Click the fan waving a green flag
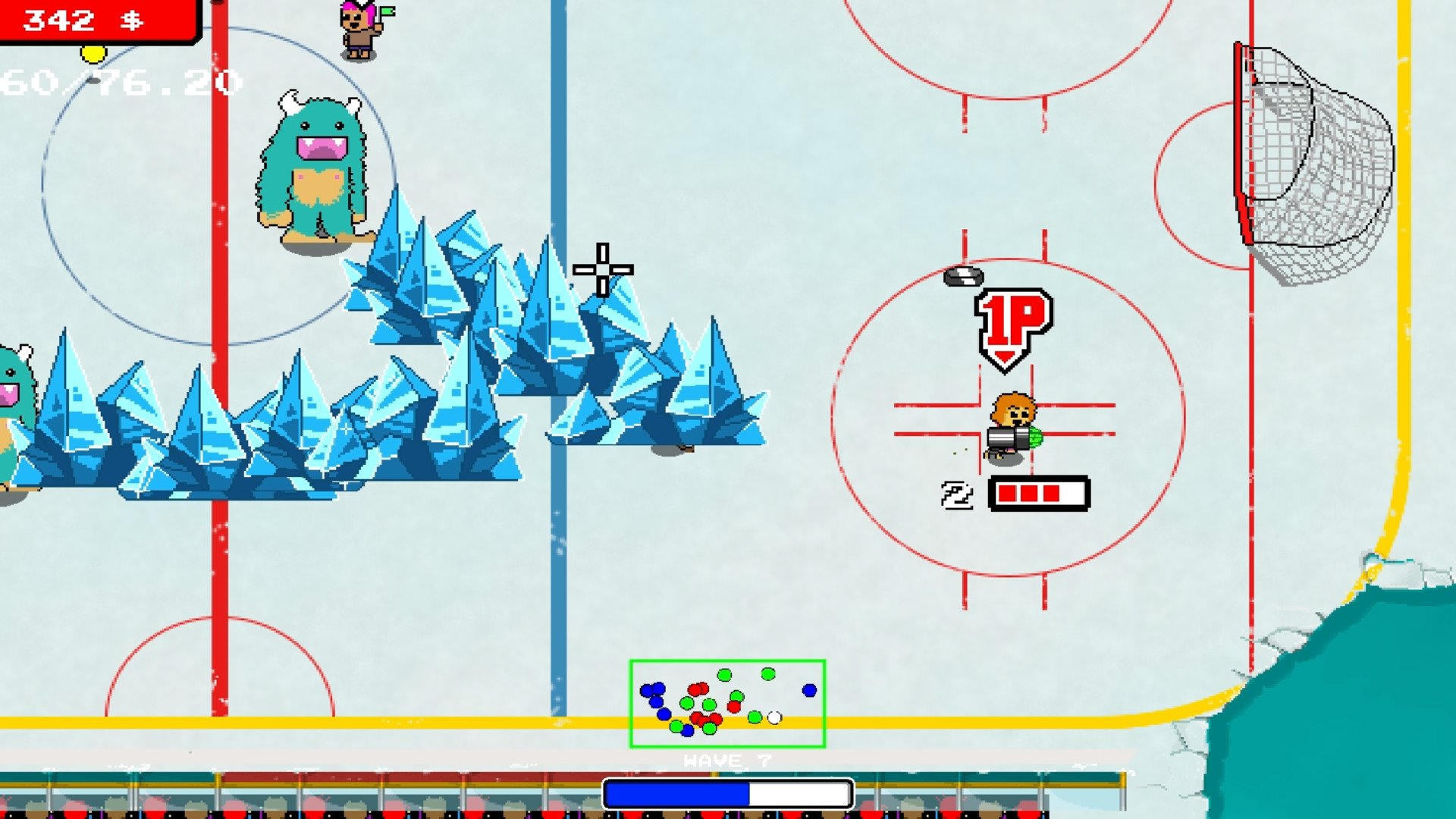 (356, 29)
